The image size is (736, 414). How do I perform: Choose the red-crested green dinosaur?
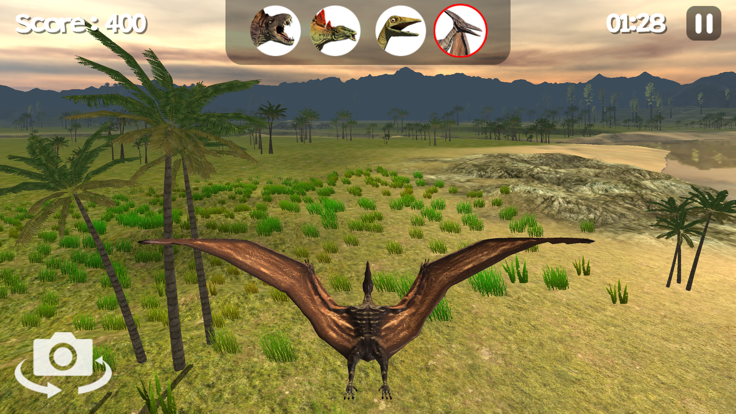pyautogui.click(x=336, y=30)
